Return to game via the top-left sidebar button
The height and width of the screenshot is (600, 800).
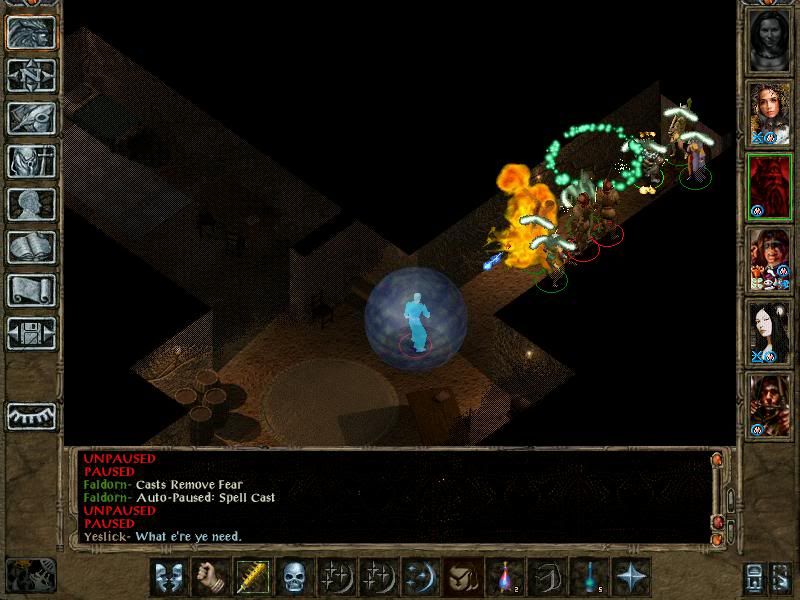point(31,32)
